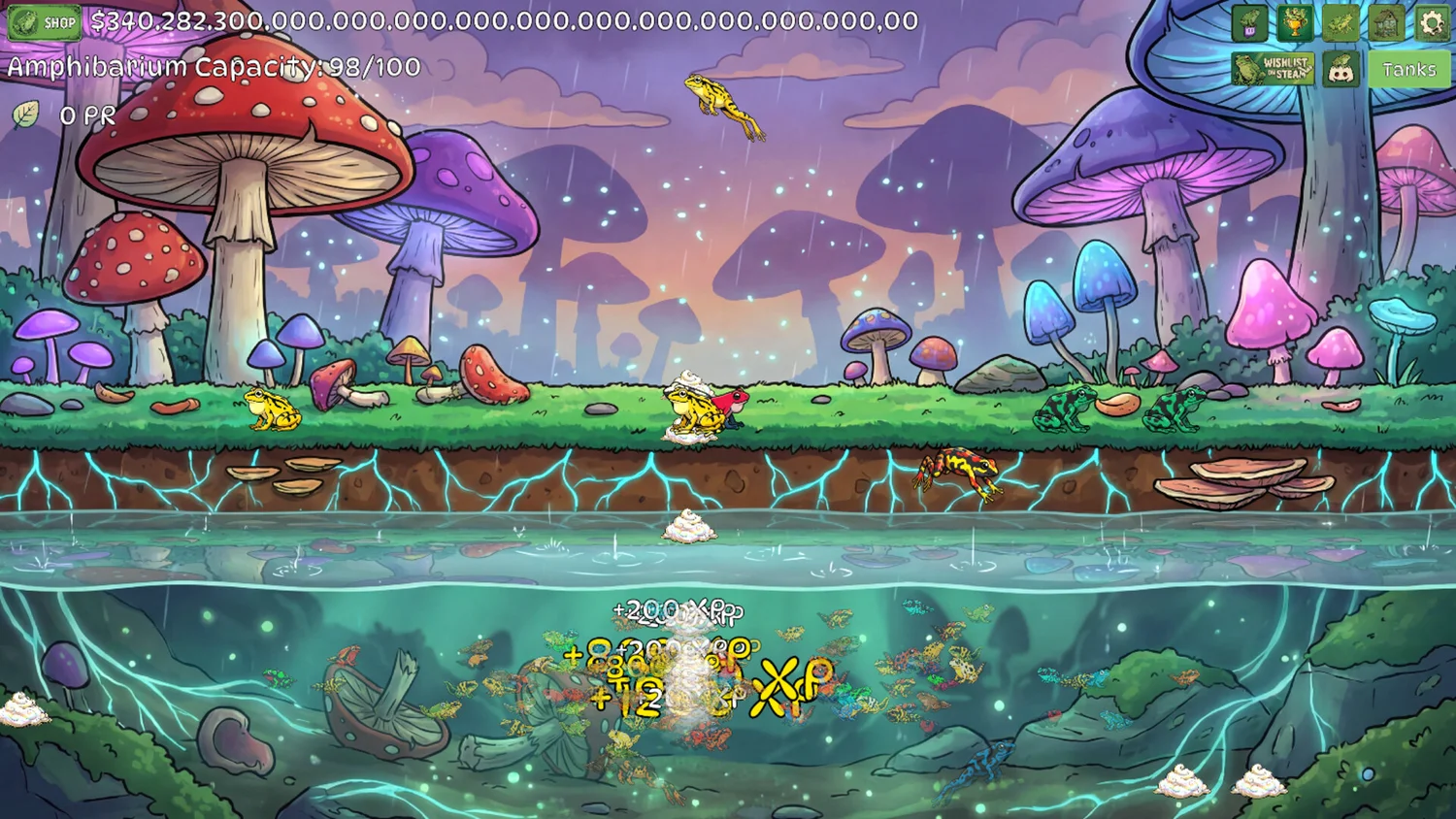Click the Twitch frog icon
1456x819 pixels.
coord(1249,22)
